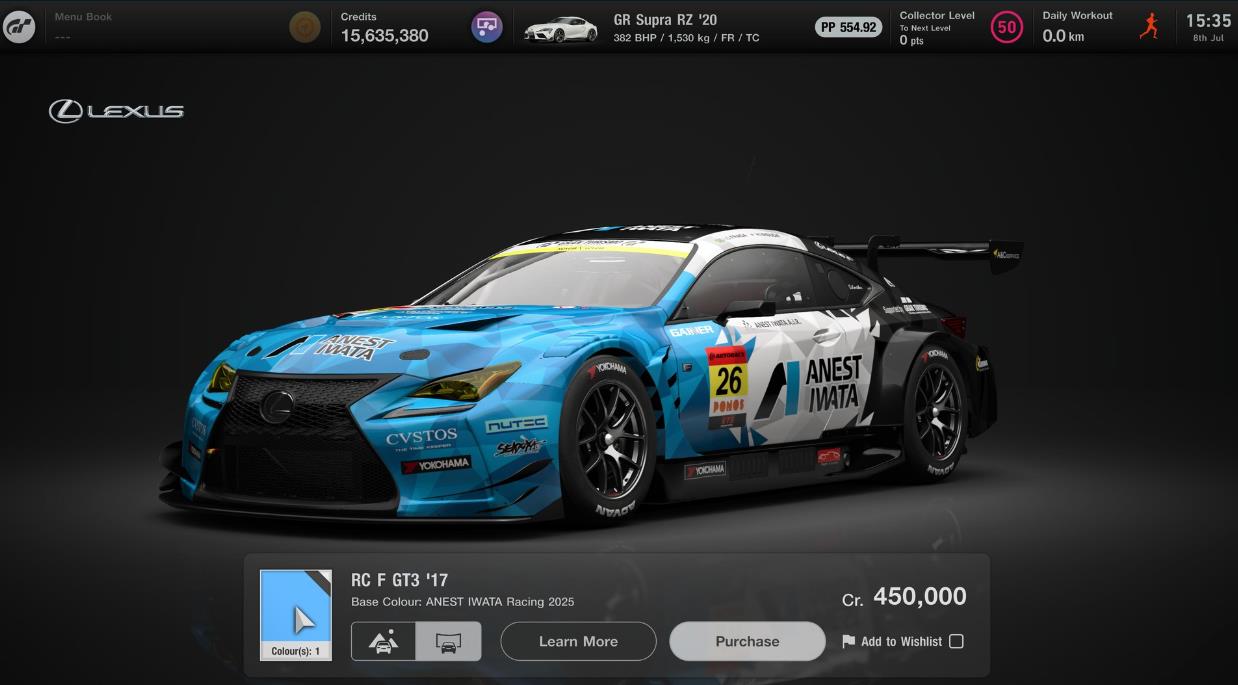Screen dimensions: 1238x685
Task: View the Collector Level 50 badge
Action: click(x=1006, y=27)
